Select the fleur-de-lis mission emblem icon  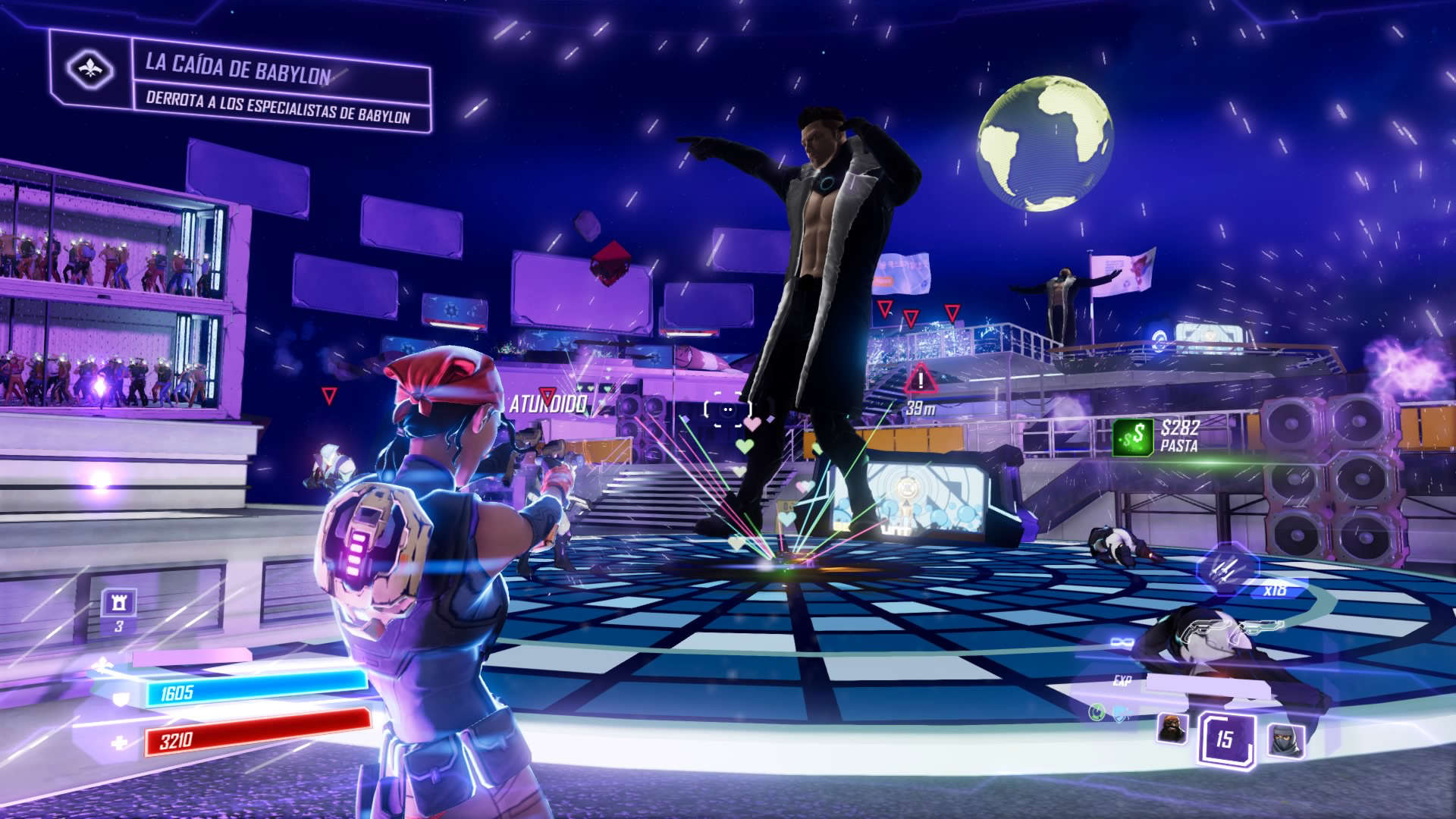tap(90, 69)
